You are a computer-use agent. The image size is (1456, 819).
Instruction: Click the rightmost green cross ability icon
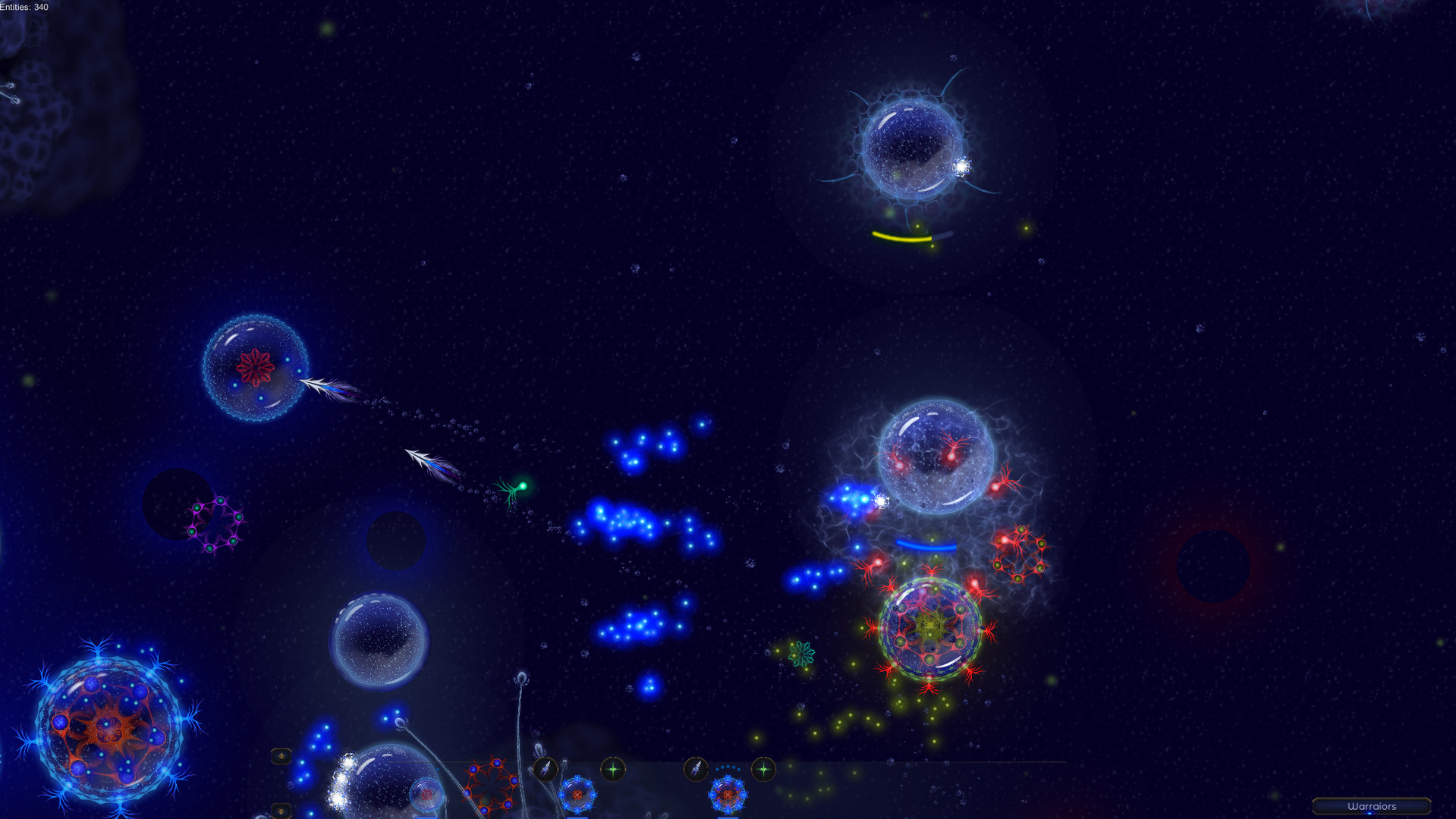(x=764, y=767)
